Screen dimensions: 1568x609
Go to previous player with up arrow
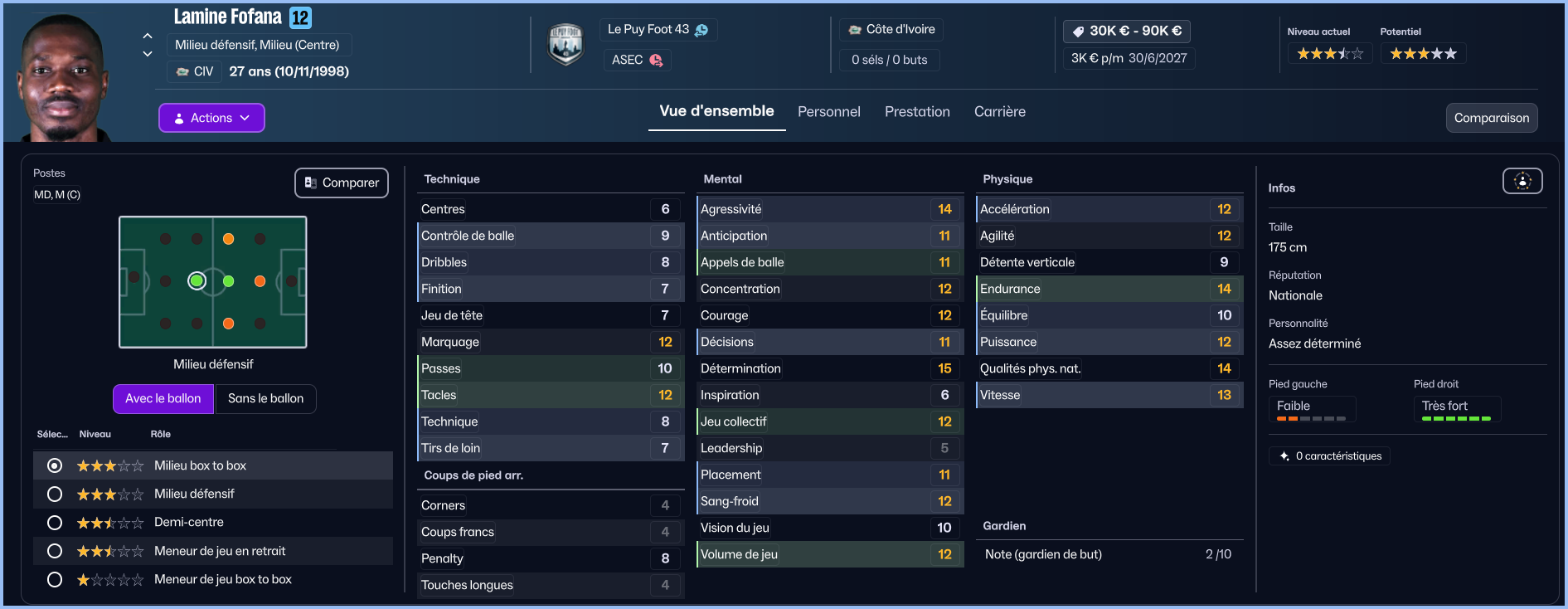point(148,36)
